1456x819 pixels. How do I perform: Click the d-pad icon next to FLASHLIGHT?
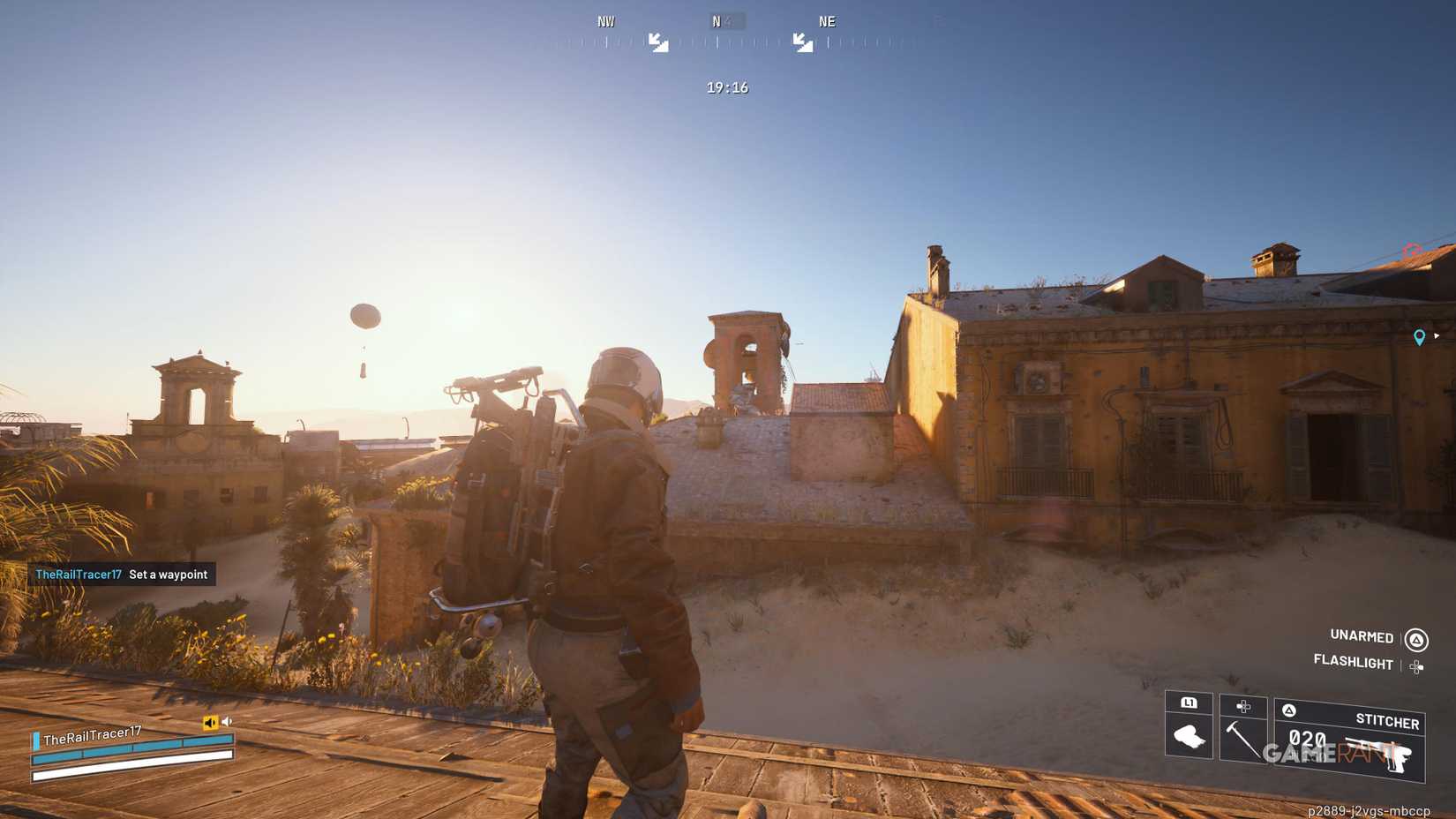click(x=1417, y=665)
